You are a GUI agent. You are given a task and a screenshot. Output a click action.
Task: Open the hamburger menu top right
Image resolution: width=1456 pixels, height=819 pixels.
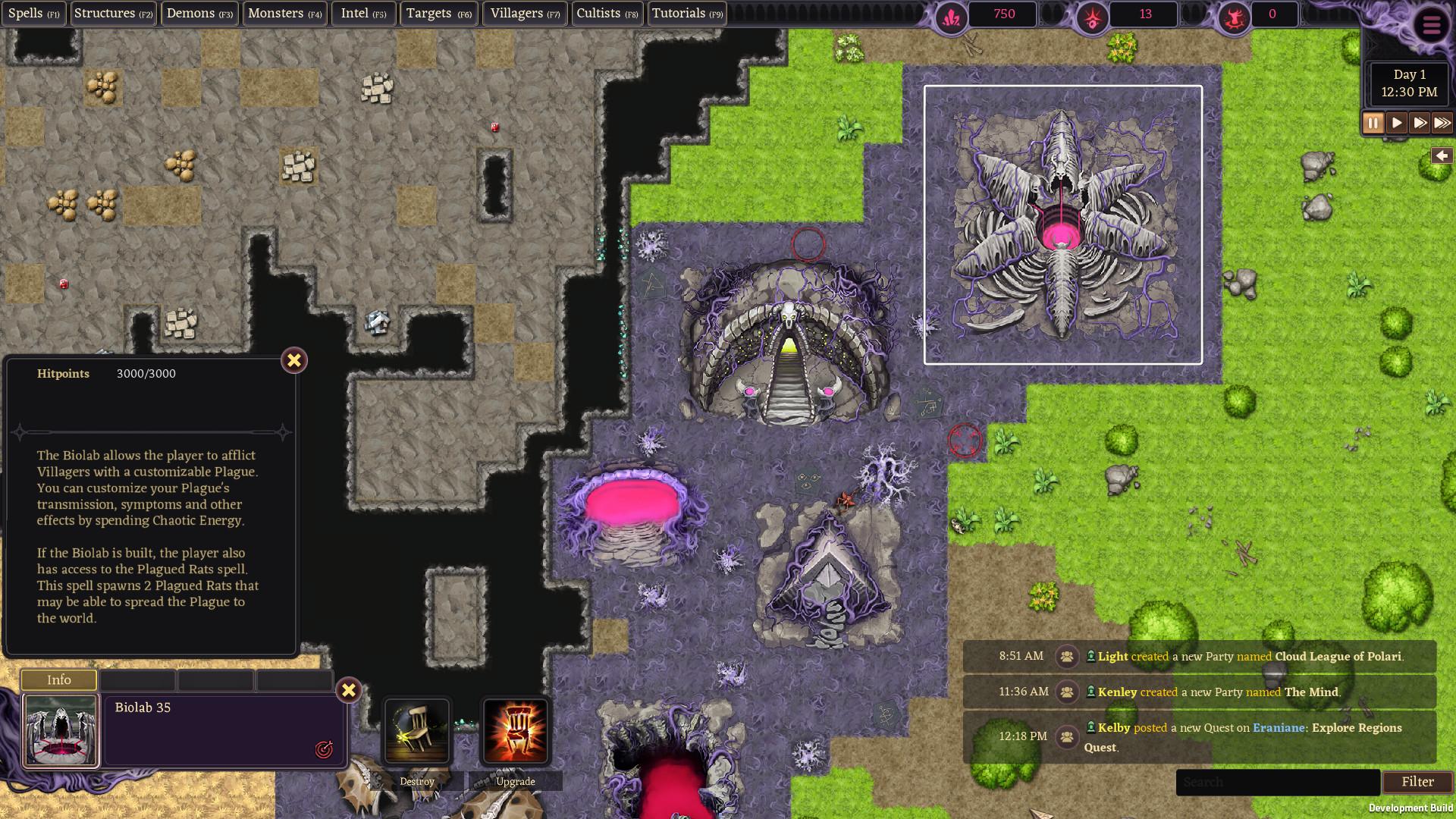click(x=1430, y=25)
